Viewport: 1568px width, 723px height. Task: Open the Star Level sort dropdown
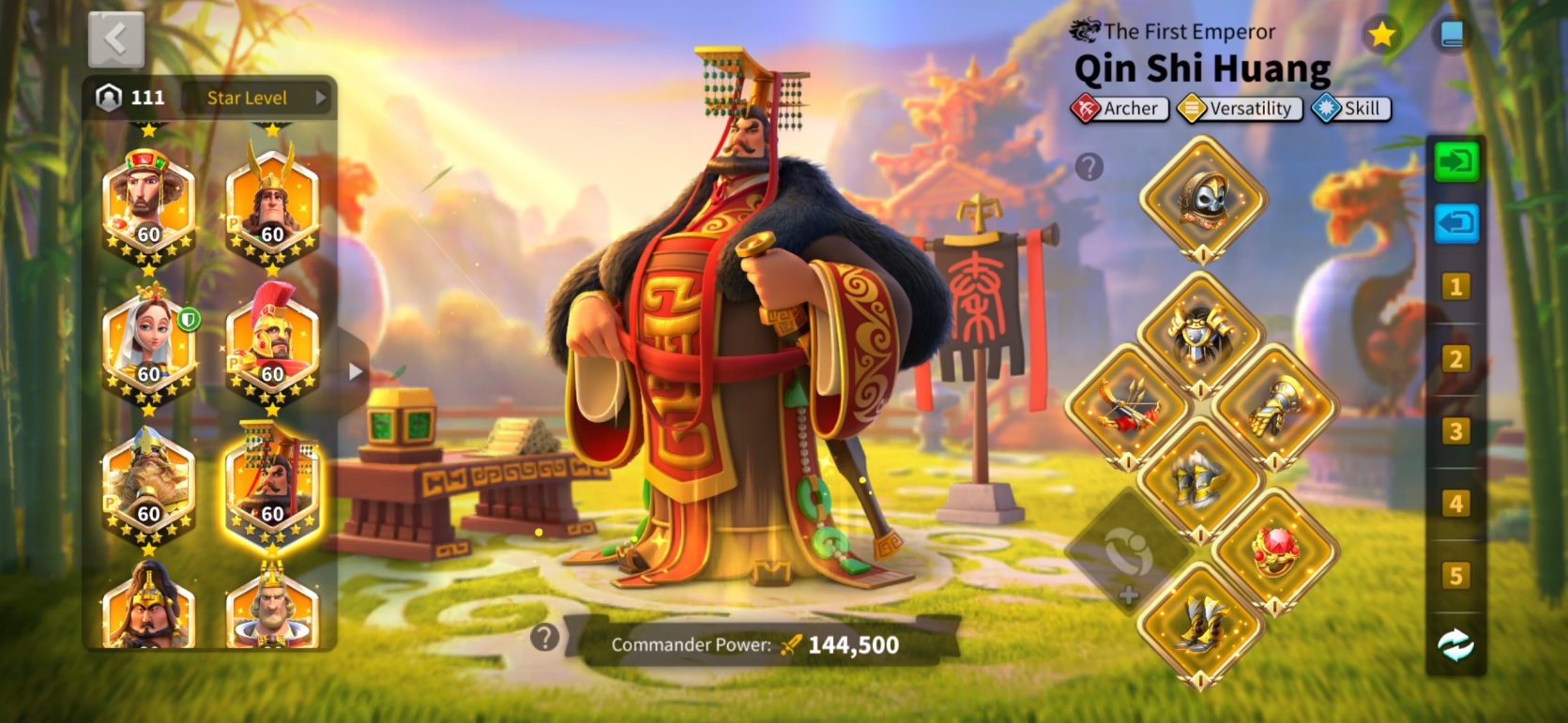point(256,98)
